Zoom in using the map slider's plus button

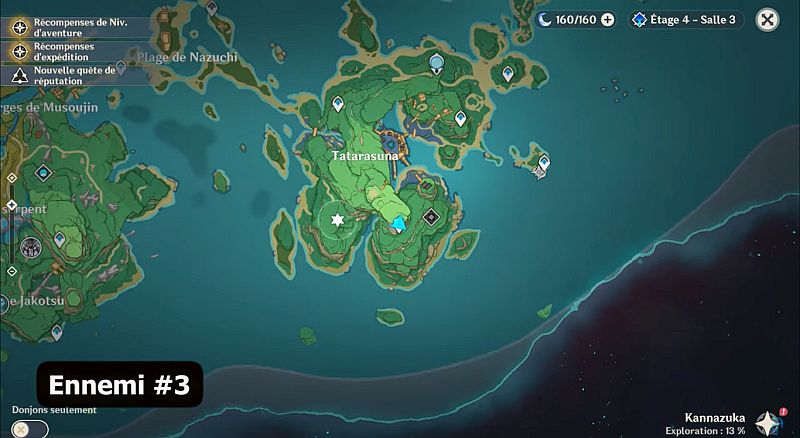11,177
